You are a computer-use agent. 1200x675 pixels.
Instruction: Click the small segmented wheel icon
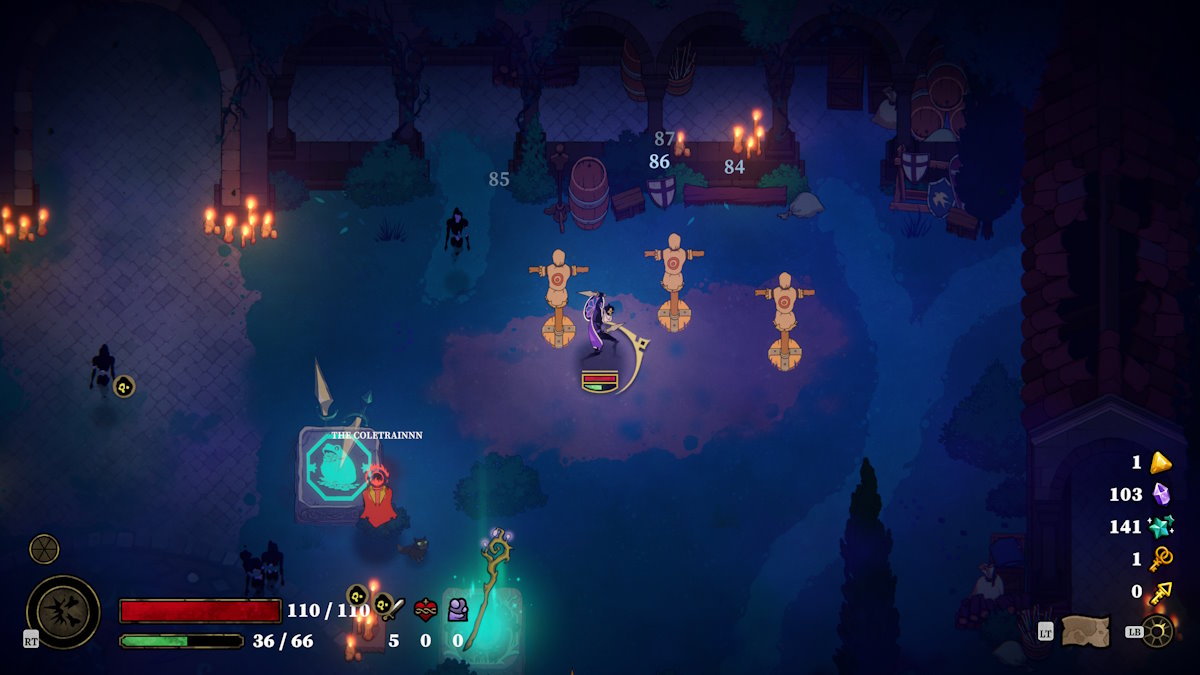pyautogui.click(x=44, y=548)
